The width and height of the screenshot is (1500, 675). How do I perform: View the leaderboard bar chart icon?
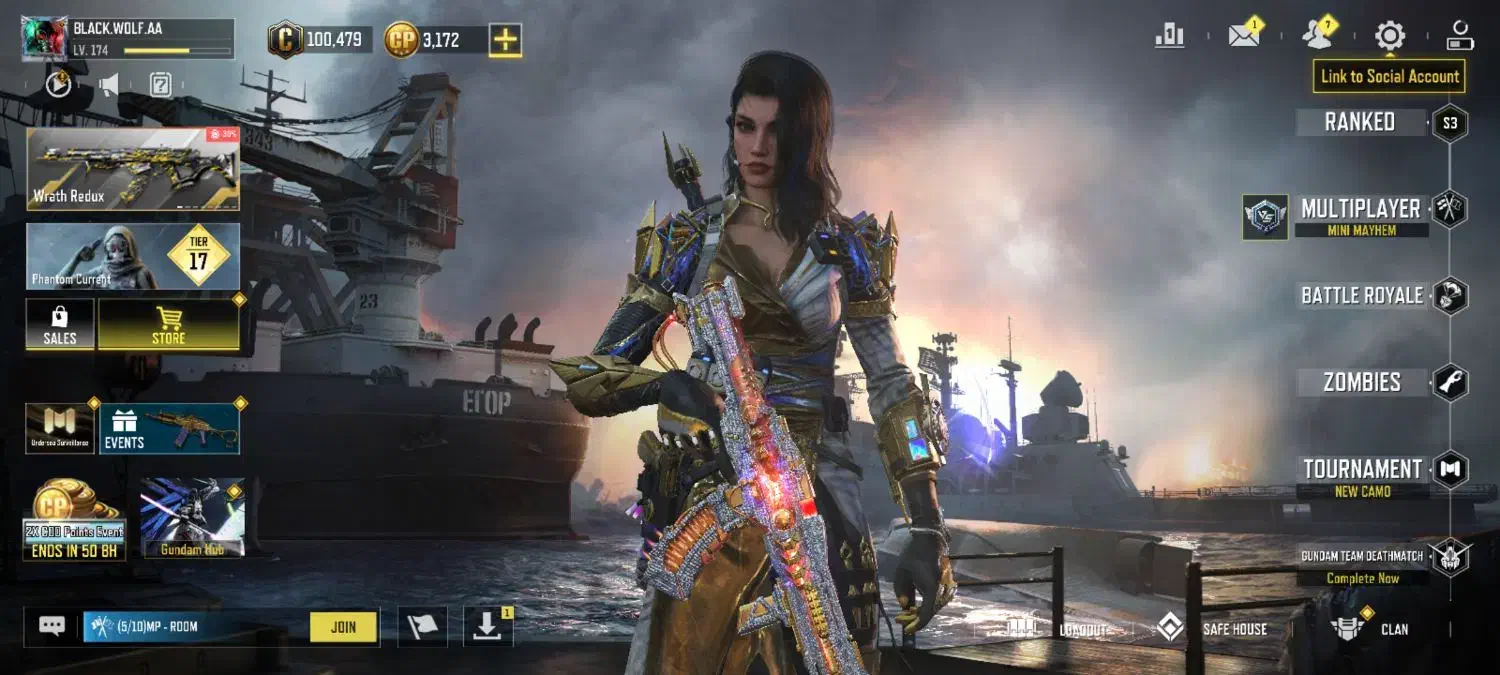1169,36
